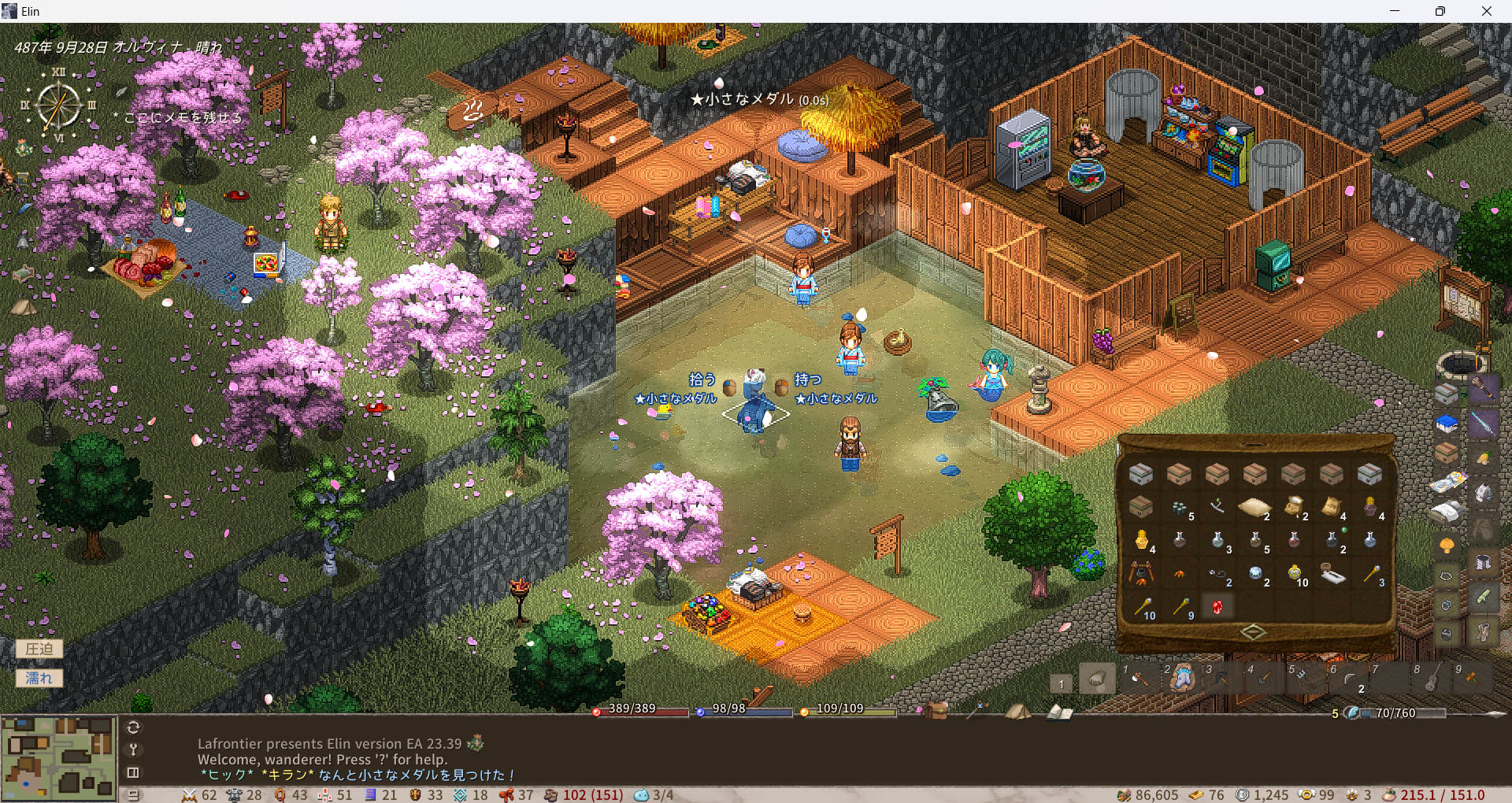The width and height of the screenshot is (1512, 803).
Task: Select the axe in hotbar slot 1
Action: tap(1139, 678)
